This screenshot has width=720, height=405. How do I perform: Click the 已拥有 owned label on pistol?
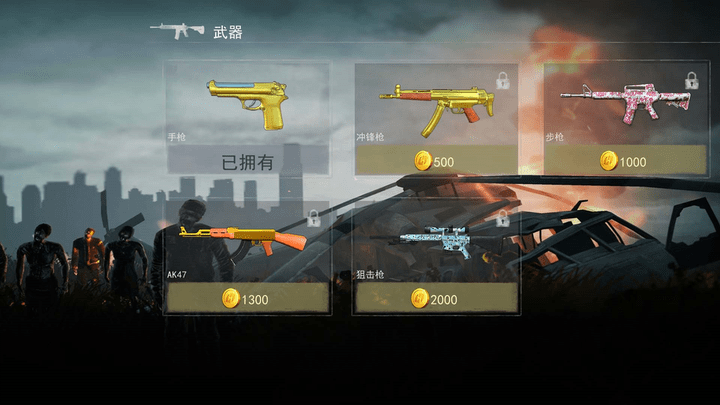246,161
